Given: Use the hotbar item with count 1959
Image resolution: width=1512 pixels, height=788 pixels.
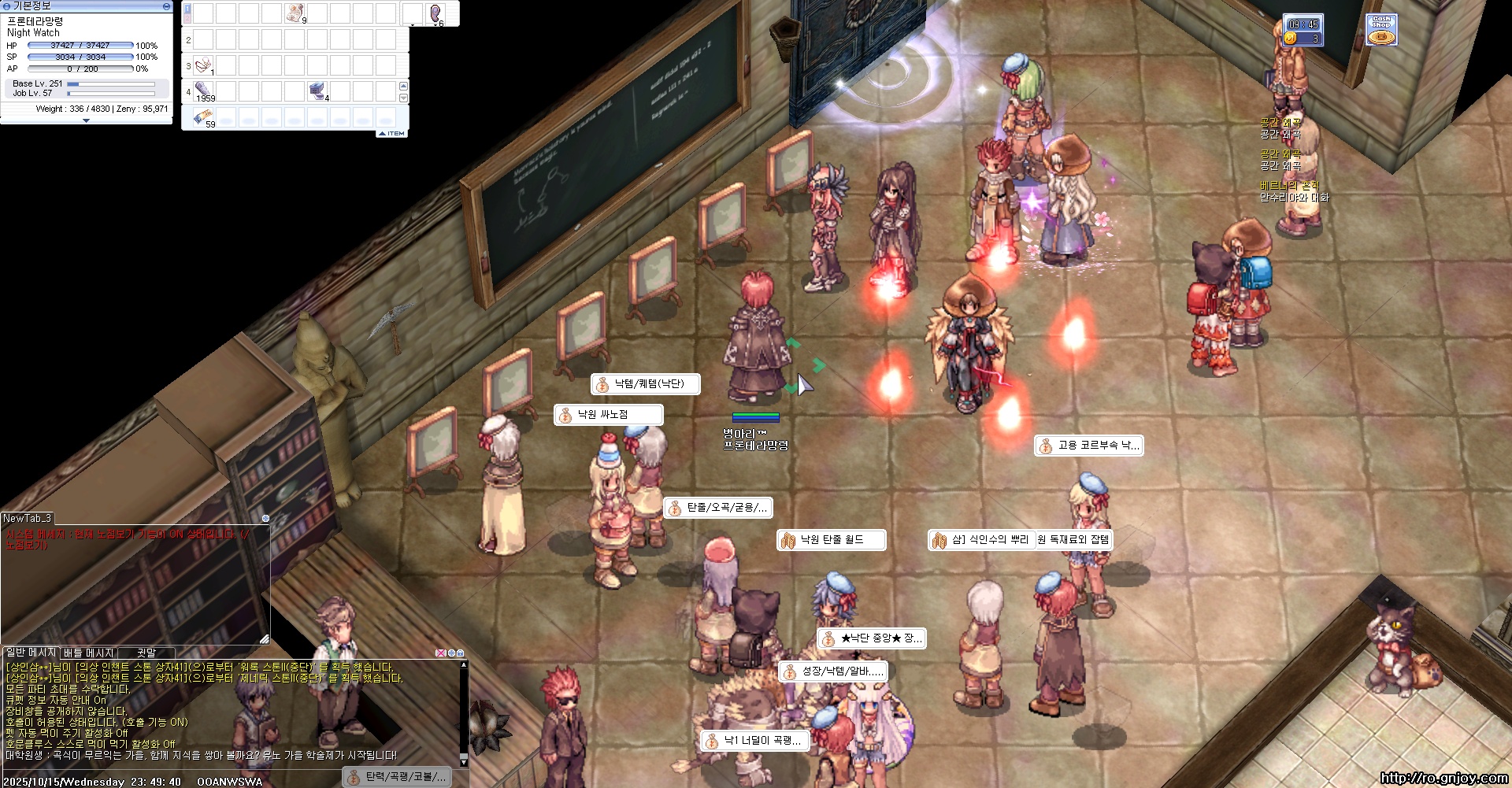Looking at the screenshot, I should (203, 91).
